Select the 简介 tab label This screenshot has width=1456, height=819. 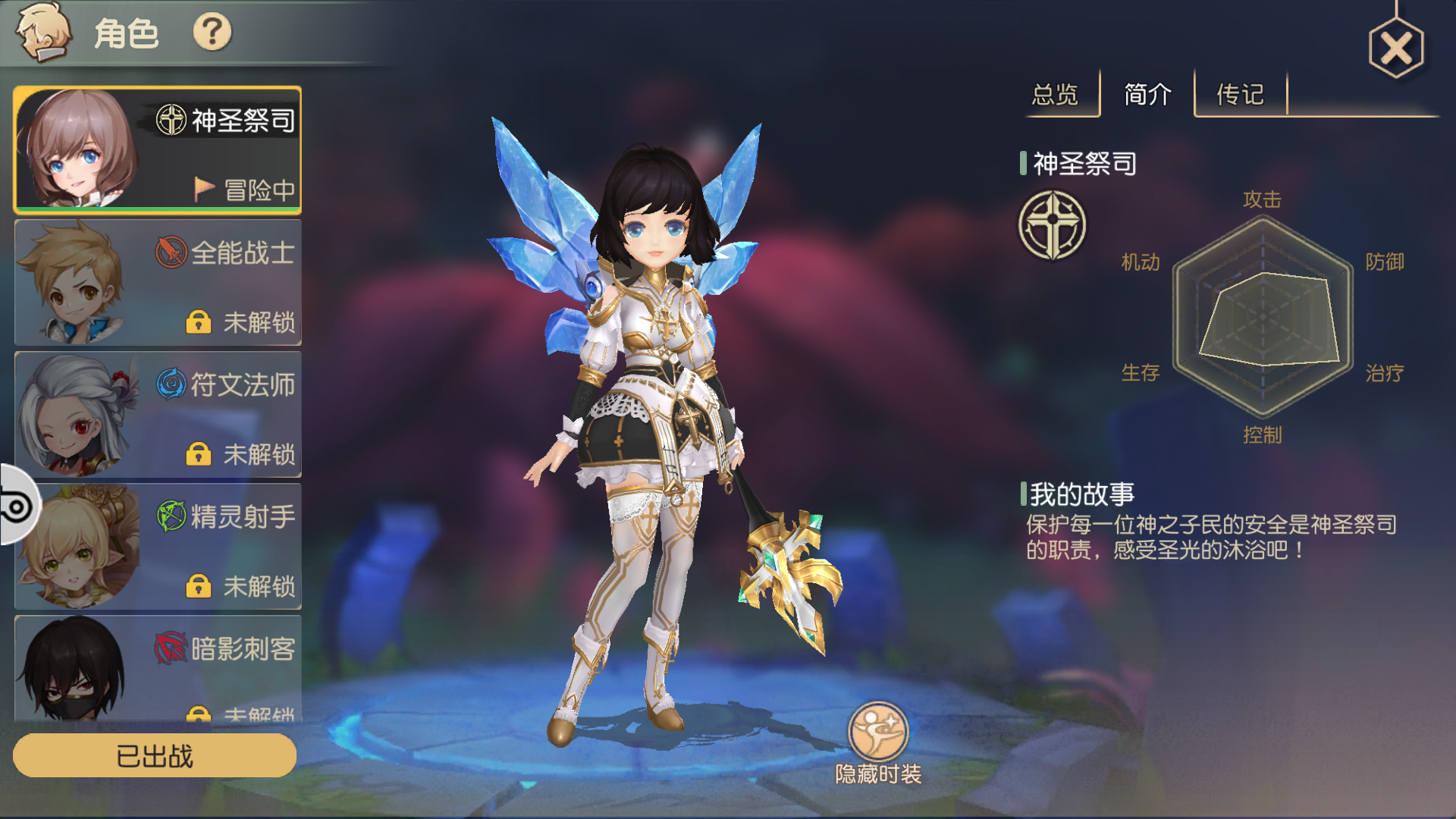point(1147,95)
